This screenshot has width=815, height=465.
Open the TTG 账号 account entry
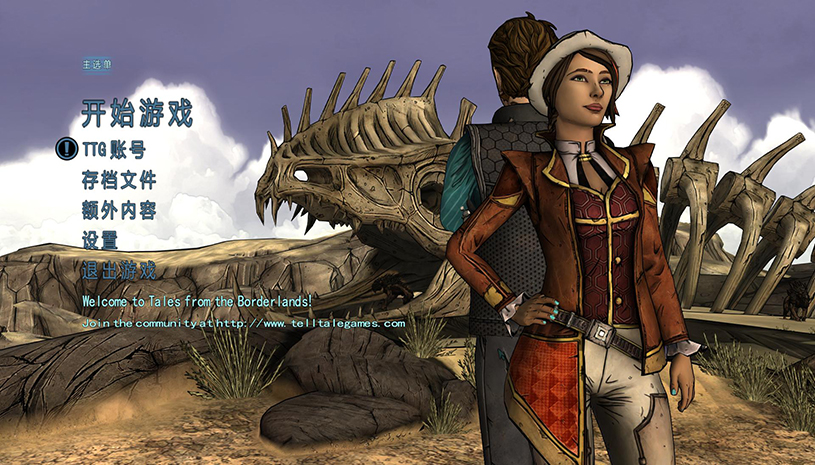113,150
